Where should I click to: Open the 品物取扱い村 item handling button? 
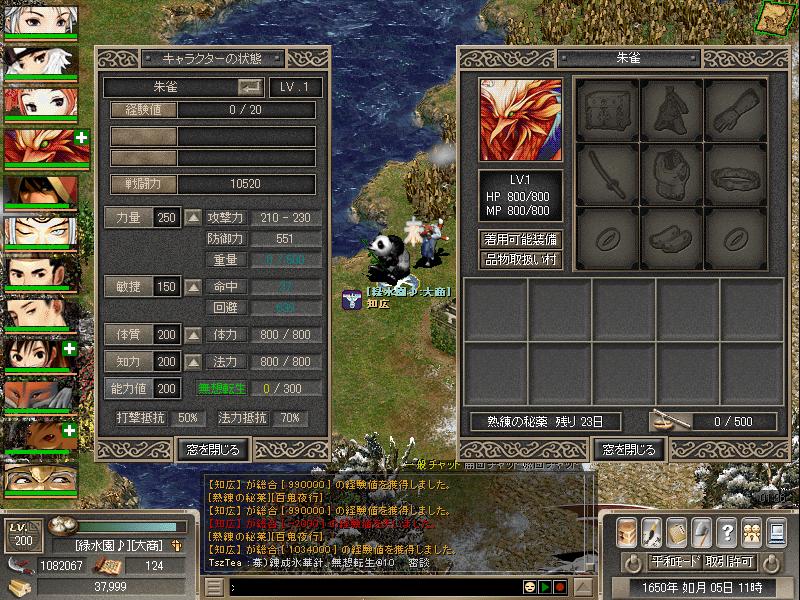[x=521, y=260]
